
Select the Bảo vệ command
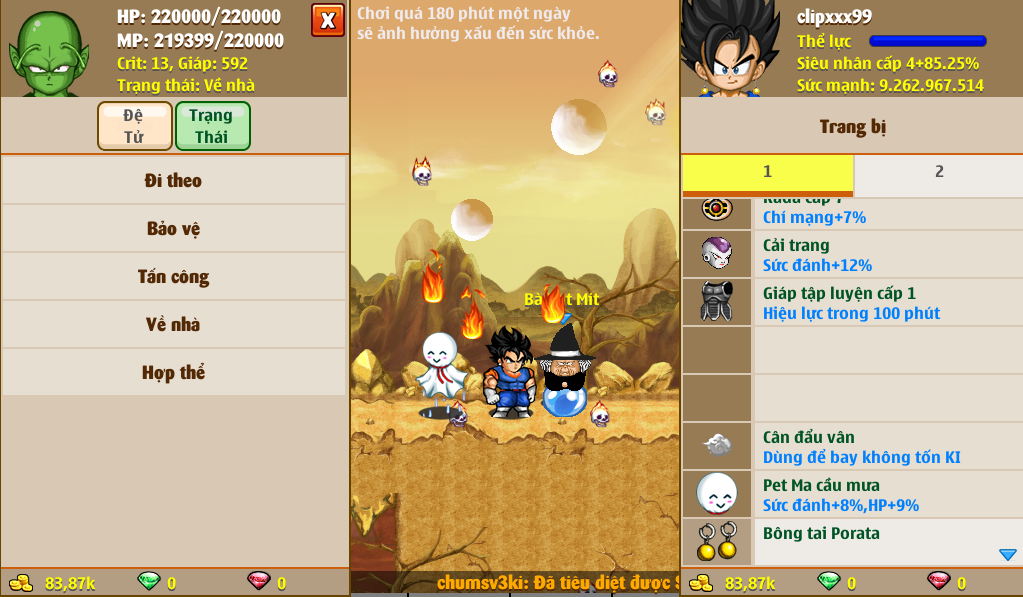pos(173,229)
